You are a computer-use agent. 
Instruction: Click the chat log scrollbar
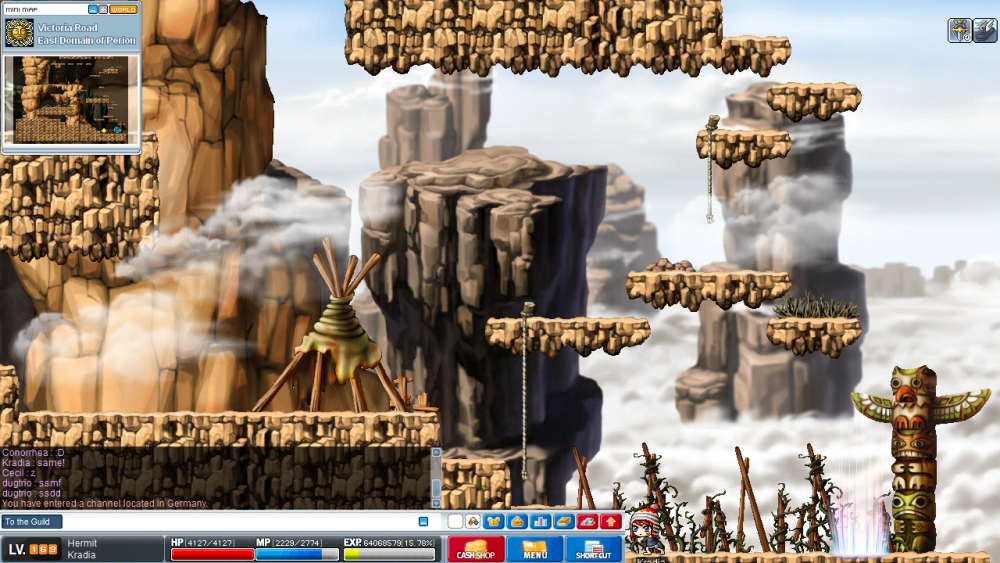tap(435, 478)
